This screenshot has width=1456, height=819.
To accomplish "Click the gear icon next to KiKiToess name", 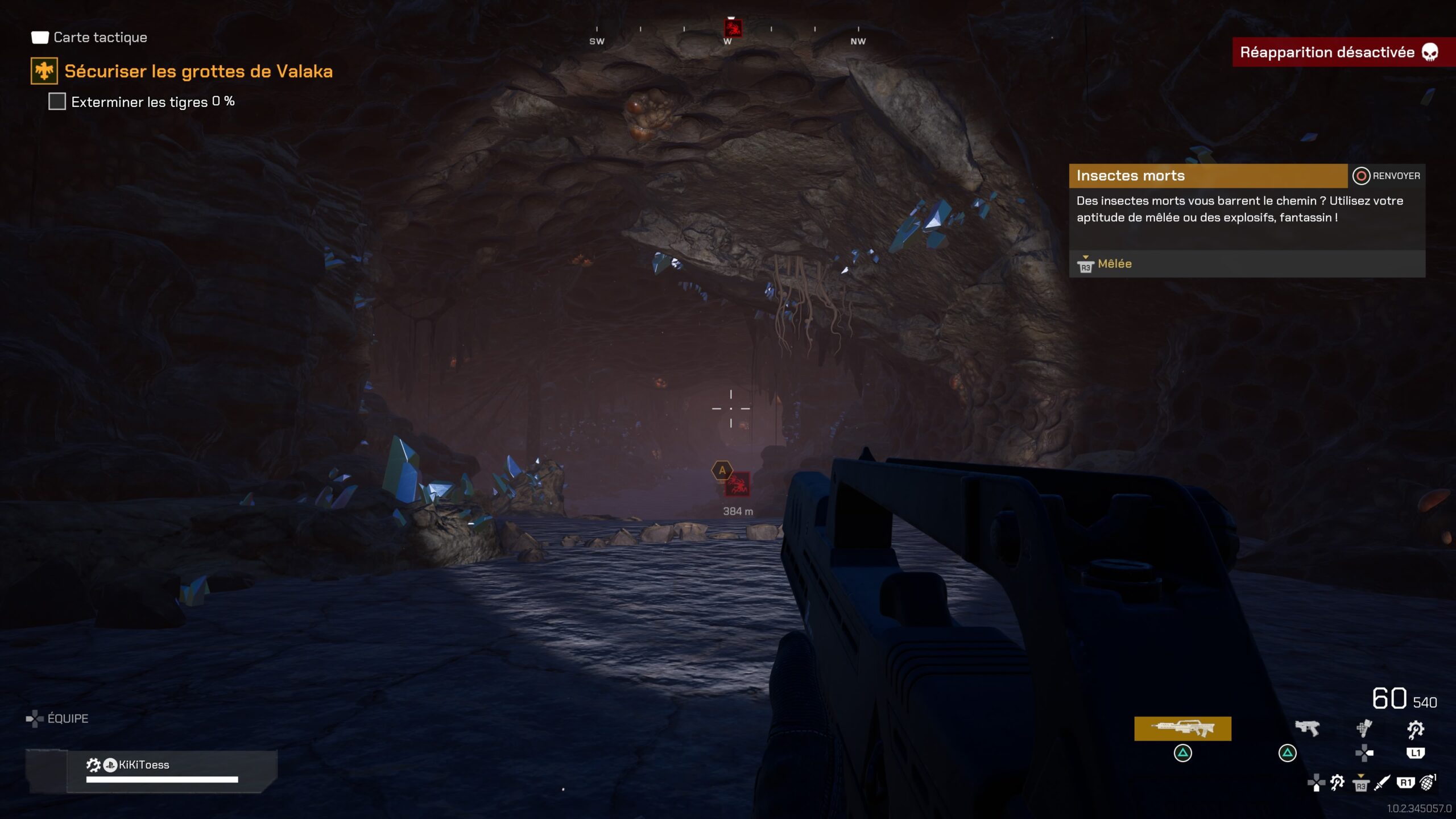I will 93,765.
